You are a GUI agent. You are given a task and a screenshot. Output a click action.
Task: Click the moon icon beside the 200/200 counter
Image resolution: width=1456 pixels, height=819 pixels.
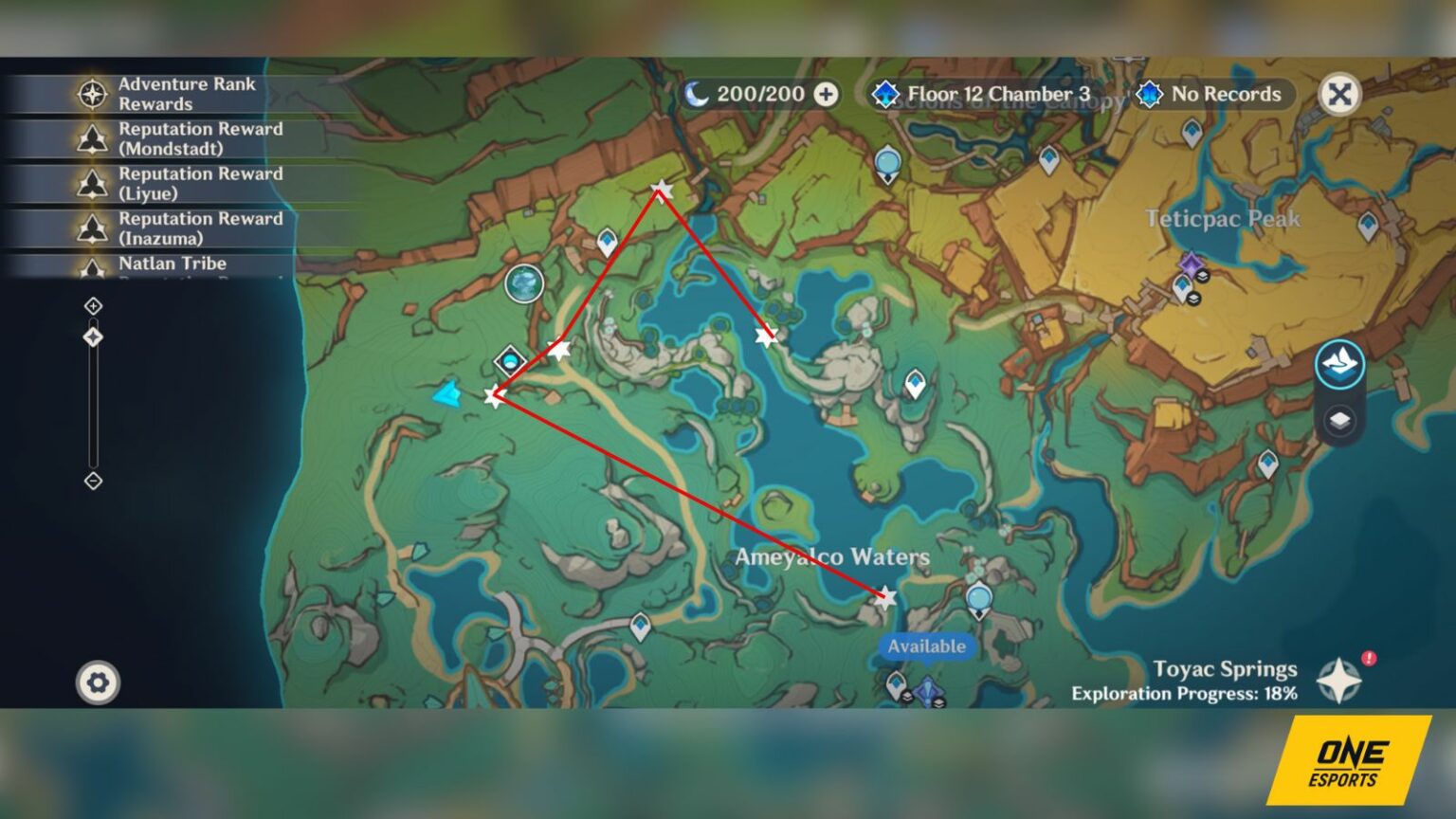699,95
